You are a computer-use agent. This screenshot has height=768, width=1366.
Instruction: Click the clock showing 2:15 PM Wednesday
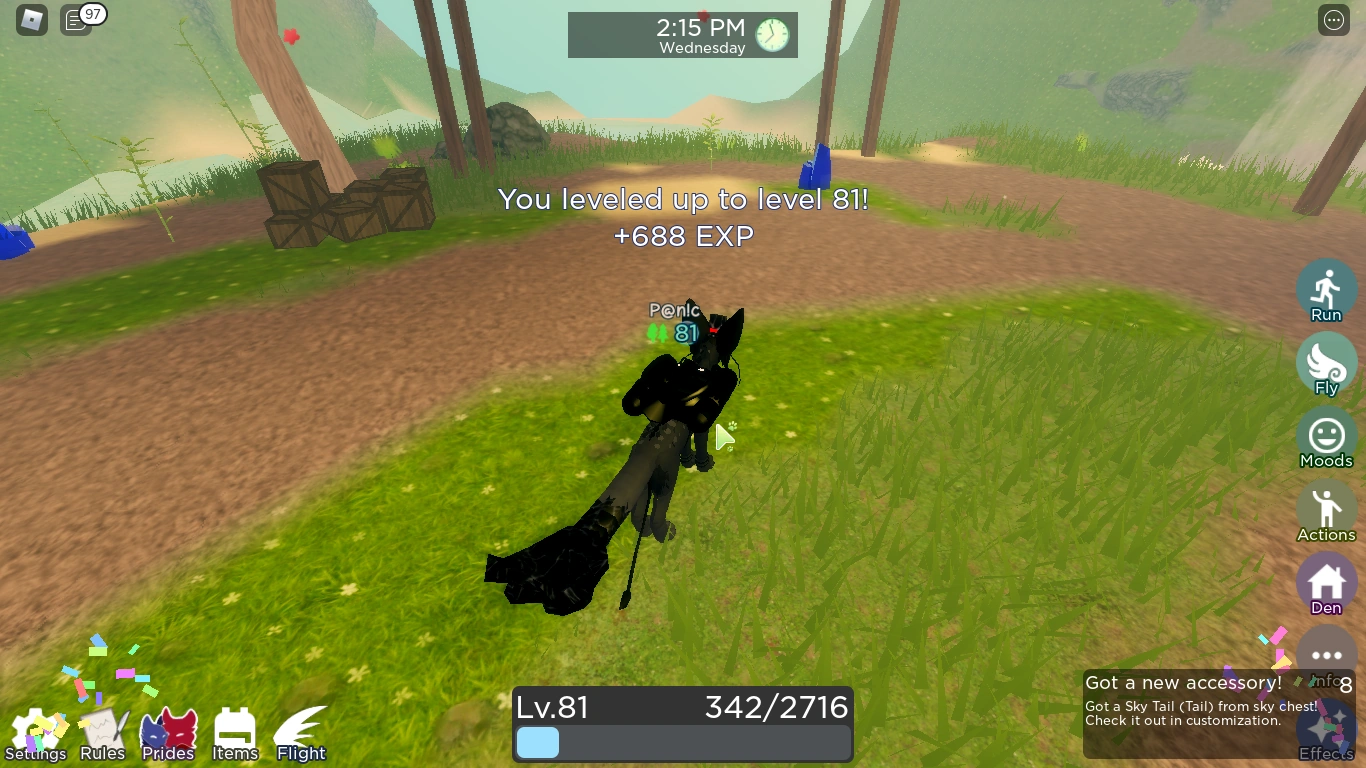tap(683, 34)
